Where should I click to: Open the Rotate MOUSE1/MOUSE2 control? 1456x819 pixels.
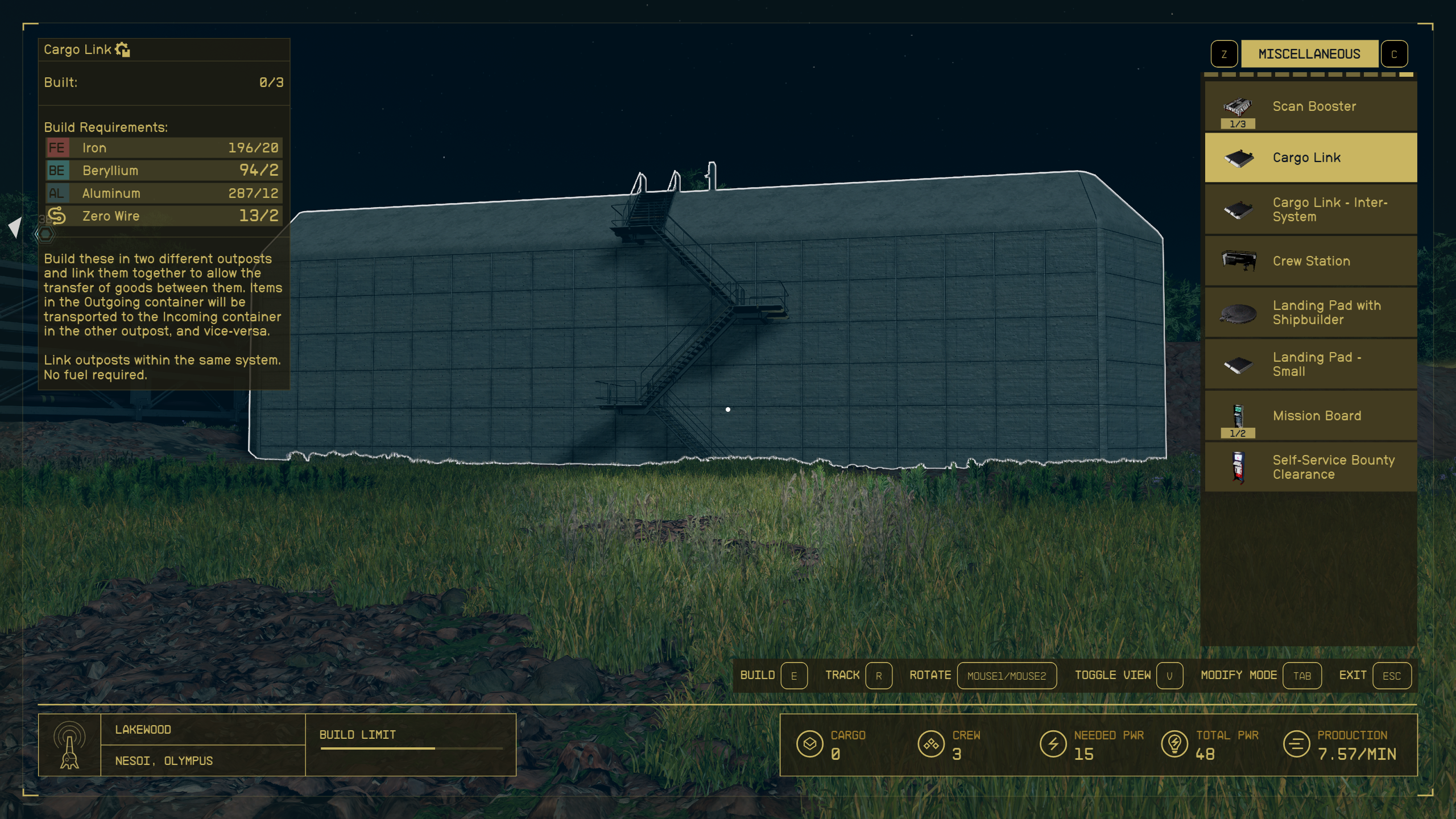tap(1008, 676)
